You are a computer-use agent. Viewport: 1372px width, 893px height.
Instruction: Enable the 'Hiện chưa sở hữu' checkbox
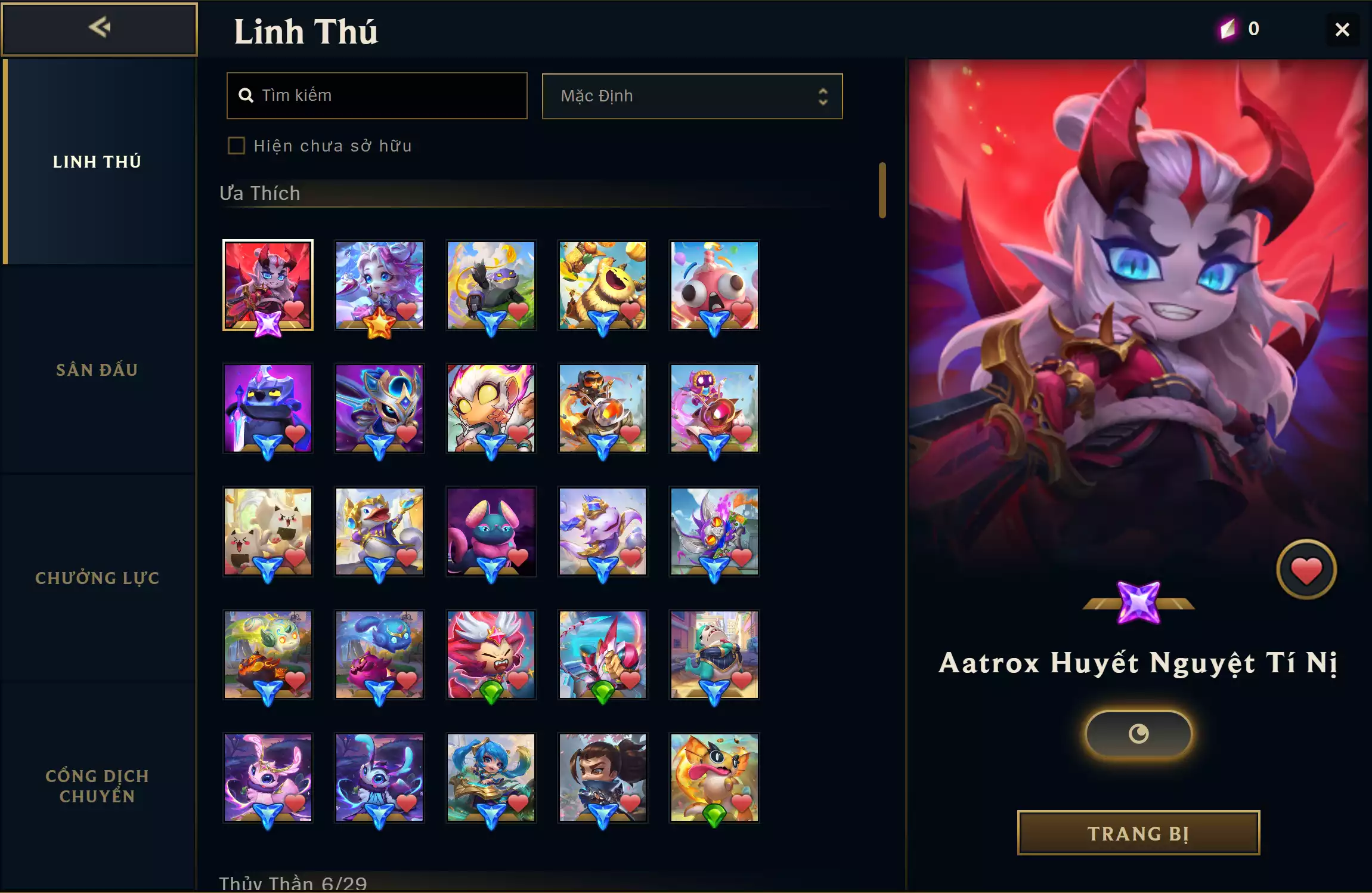coord(237,145)
